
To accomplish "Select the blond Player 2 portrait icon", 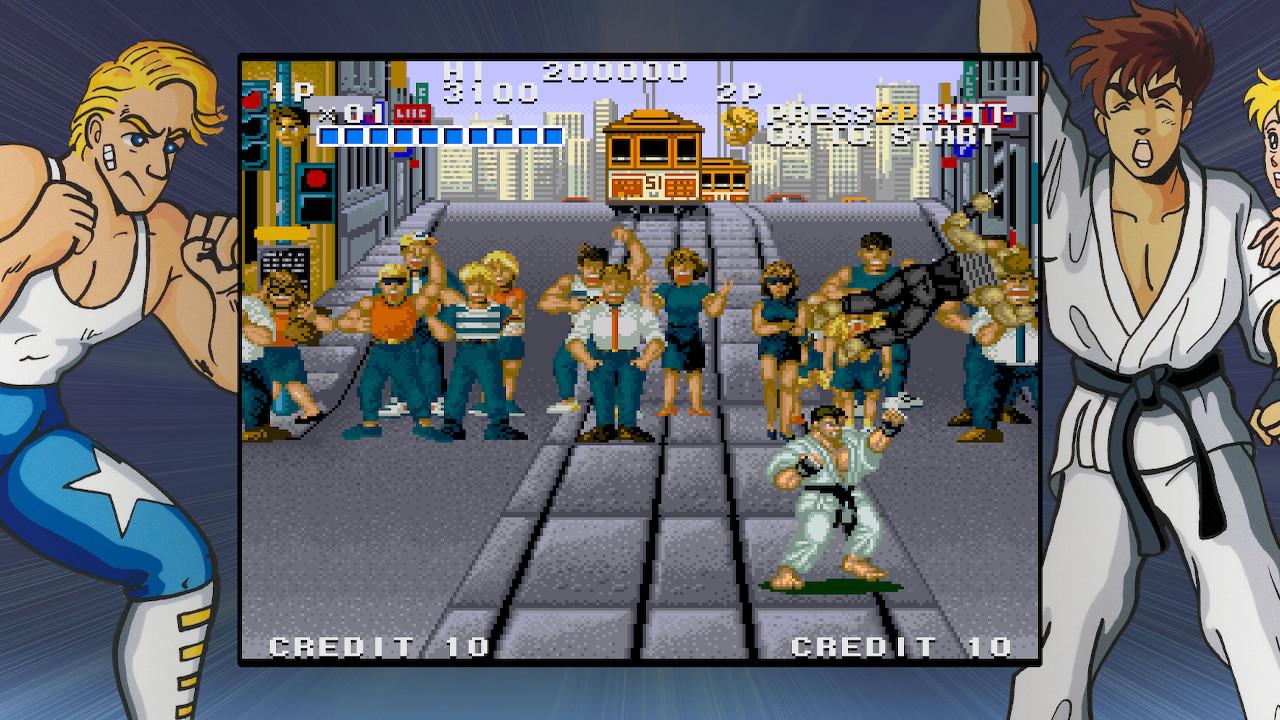I will click(x=741, y=125).
